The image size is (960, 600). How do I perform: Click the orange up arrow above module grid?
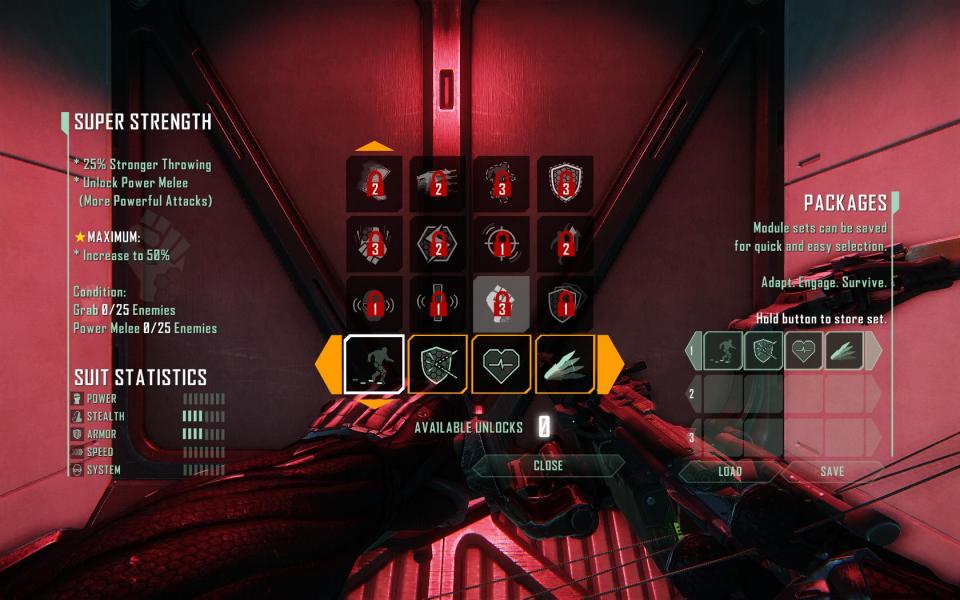click(x=374, y=146)
